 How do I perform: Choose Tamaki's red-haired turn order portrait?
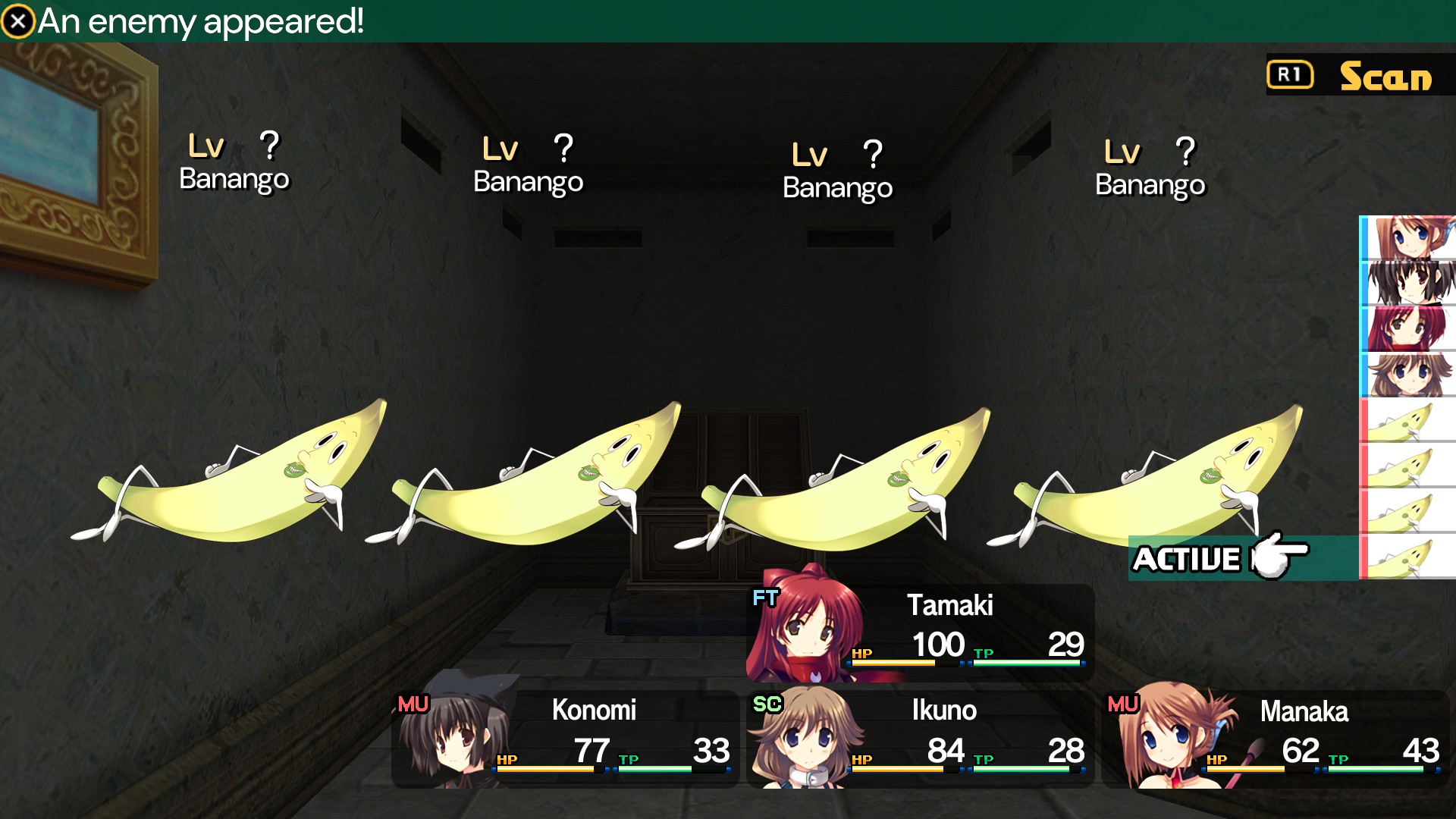[1409, 329]
